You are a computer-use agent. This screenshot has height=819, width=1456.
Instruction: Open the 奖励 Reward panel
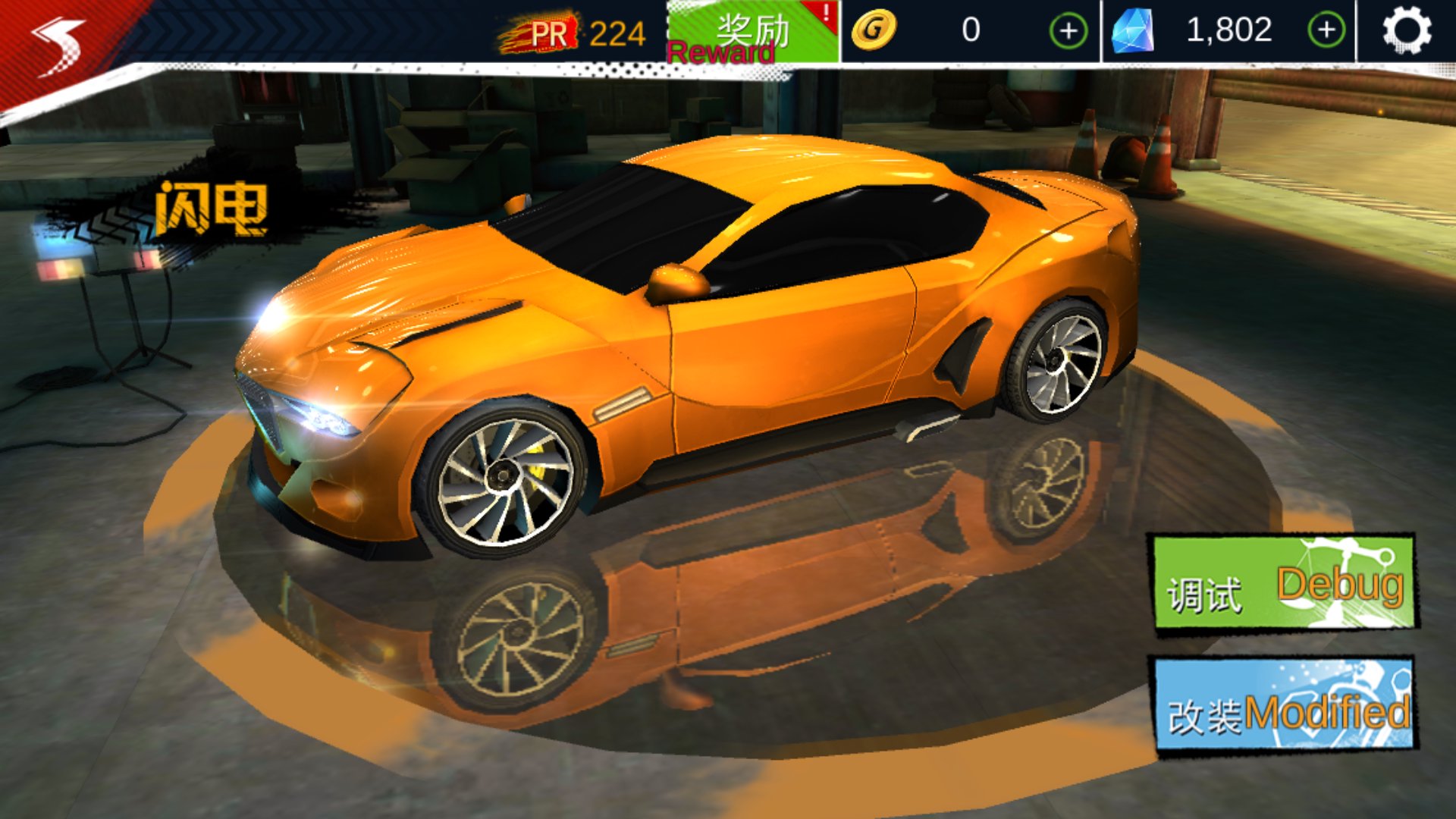coord(751,32)
